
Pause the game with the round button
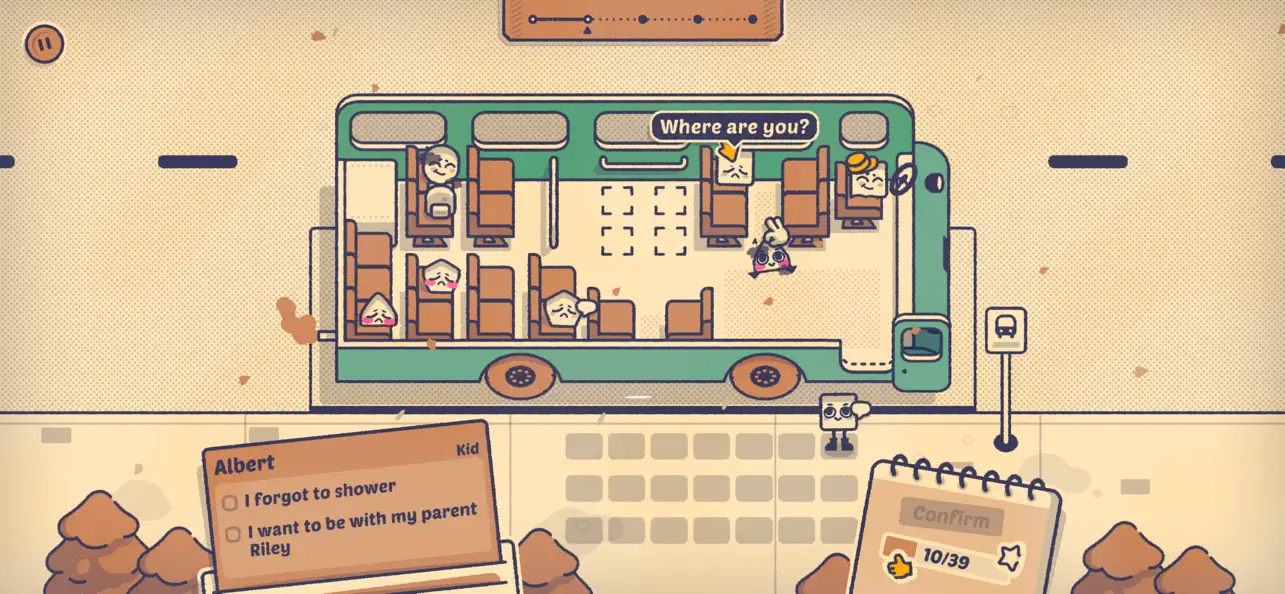coord(44,43)
